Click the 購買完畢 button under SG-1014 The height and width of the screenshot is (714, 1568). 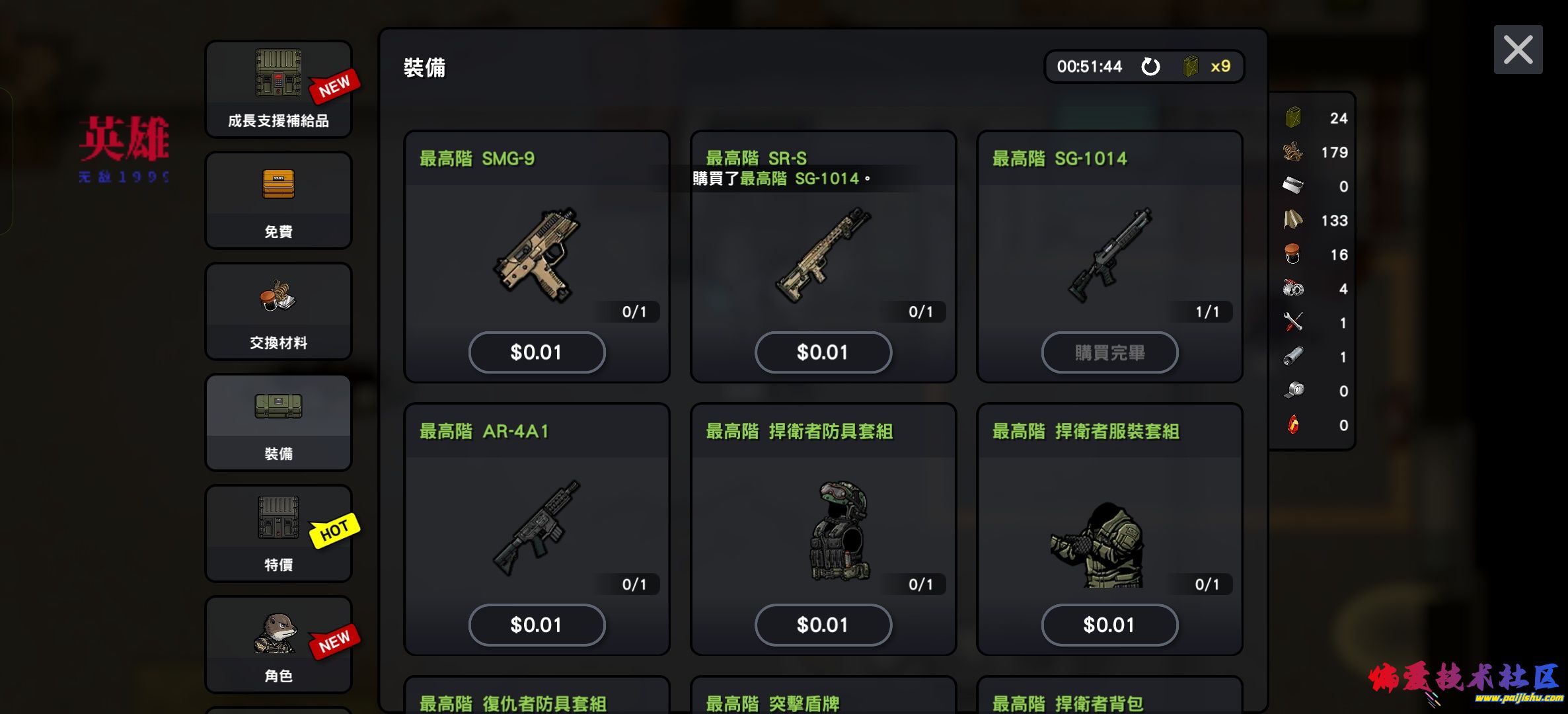(1109, 352)
